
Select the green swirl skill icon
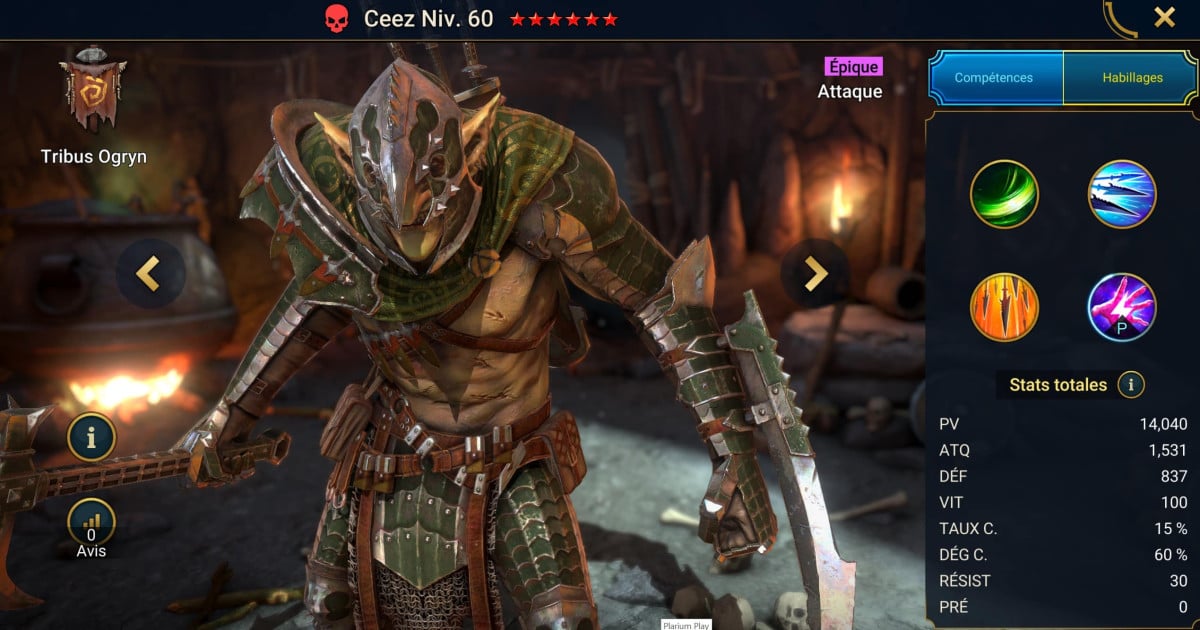click(x=1004, y=194)
